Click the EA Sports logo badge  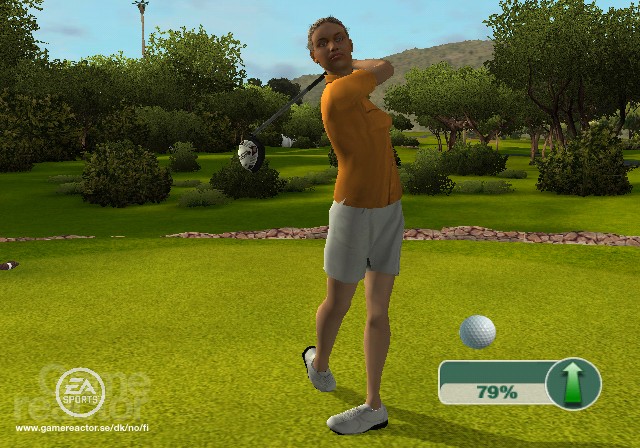(77, 390)
